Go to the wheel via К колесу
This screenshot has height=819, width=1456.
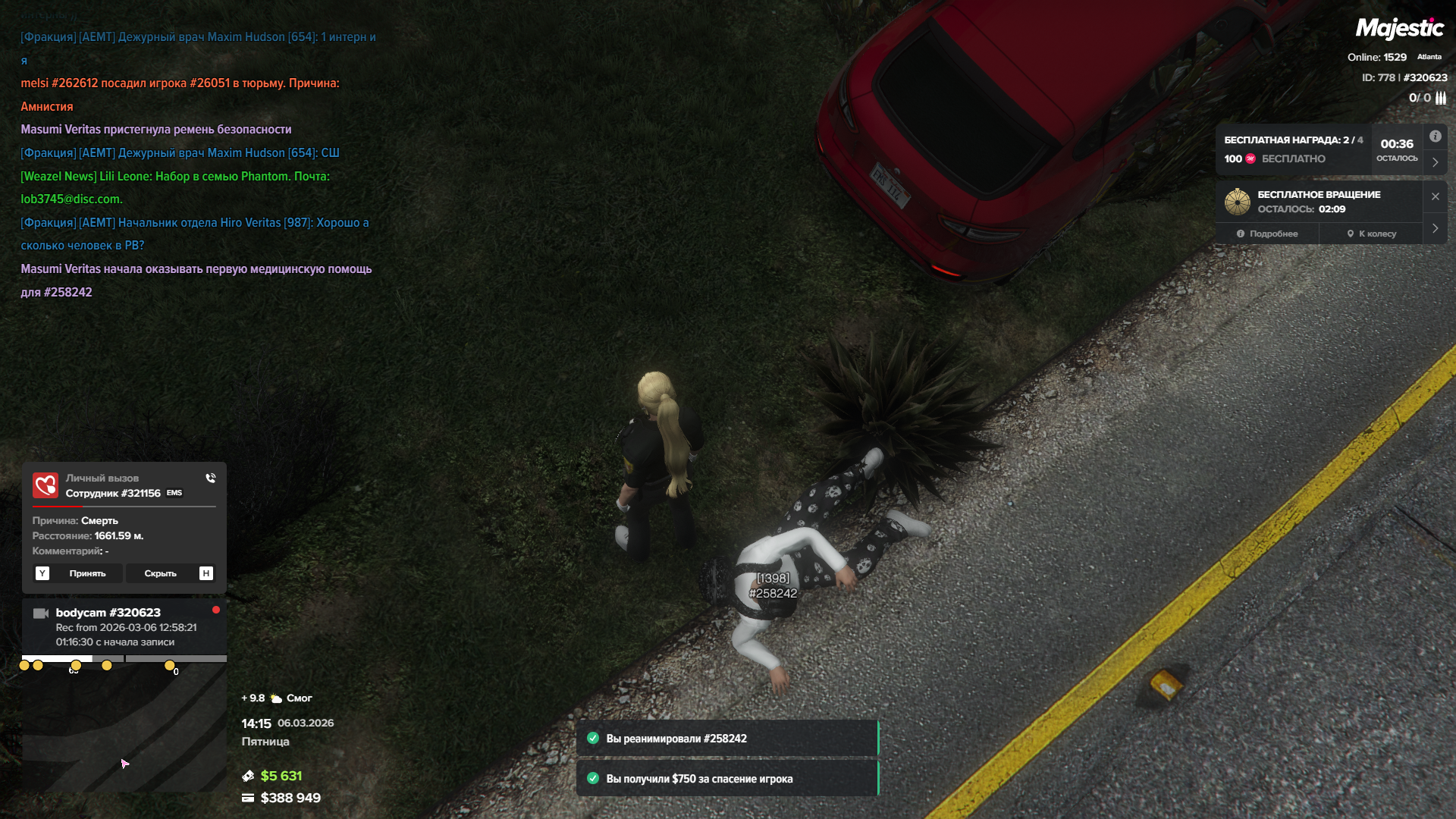click(1371, 234)
